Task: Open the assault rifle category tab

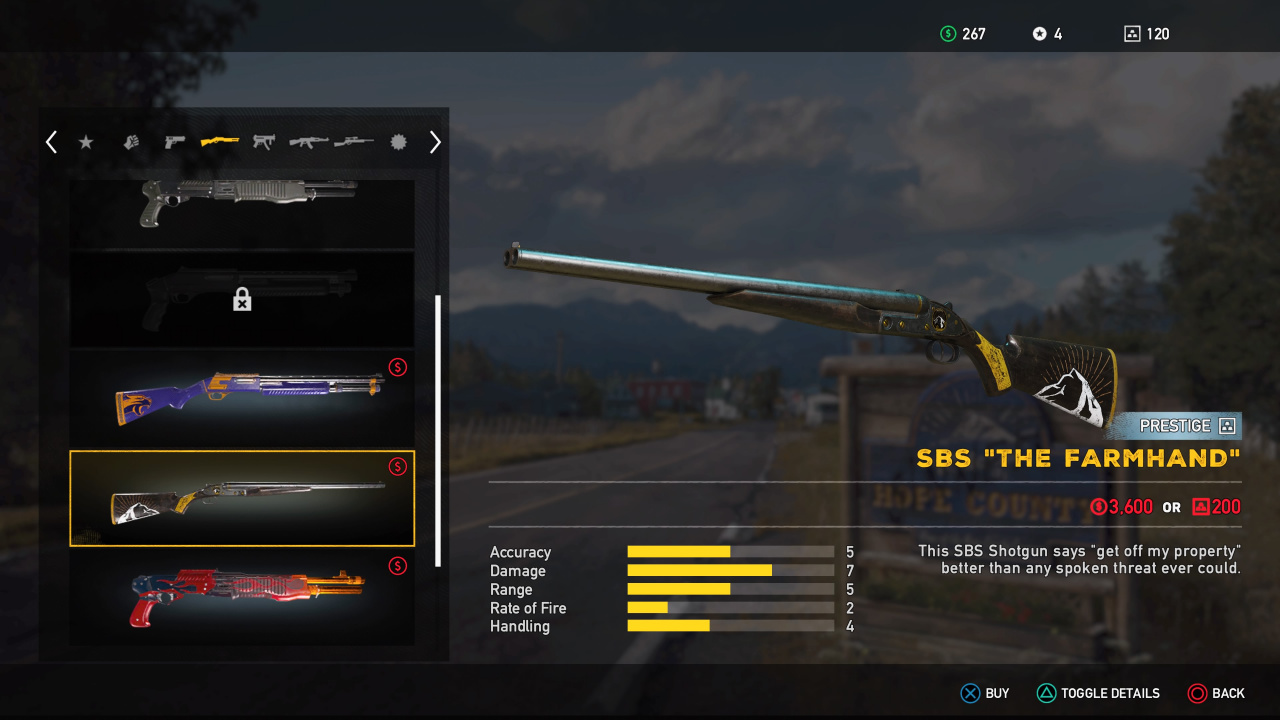Action: [x=309, y=143]
